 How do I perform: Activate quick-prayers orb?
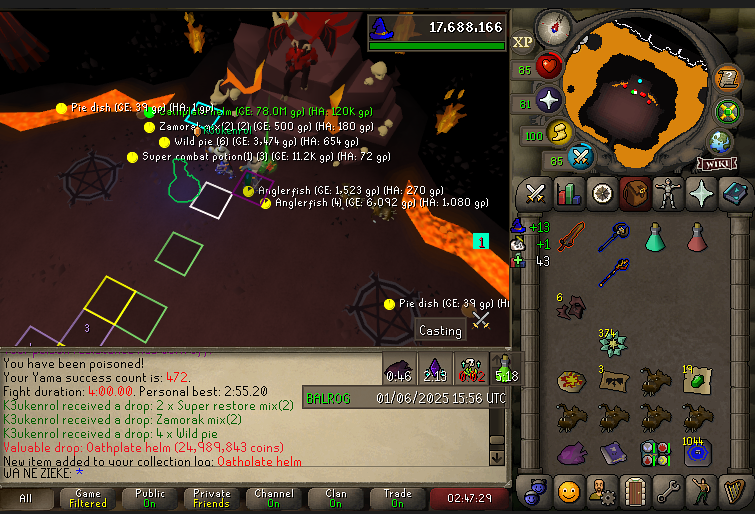pyautogui.click(x=549, y=100)
